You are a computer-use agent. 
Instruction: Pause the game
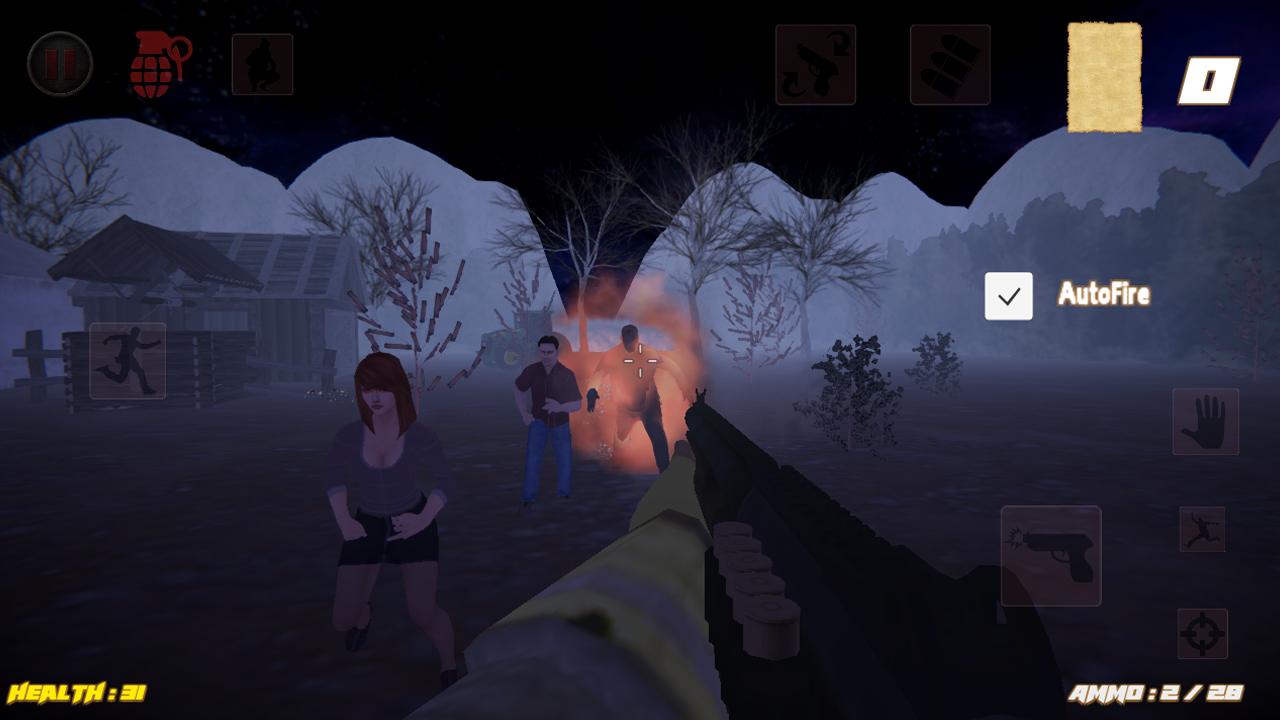[60, 63]
